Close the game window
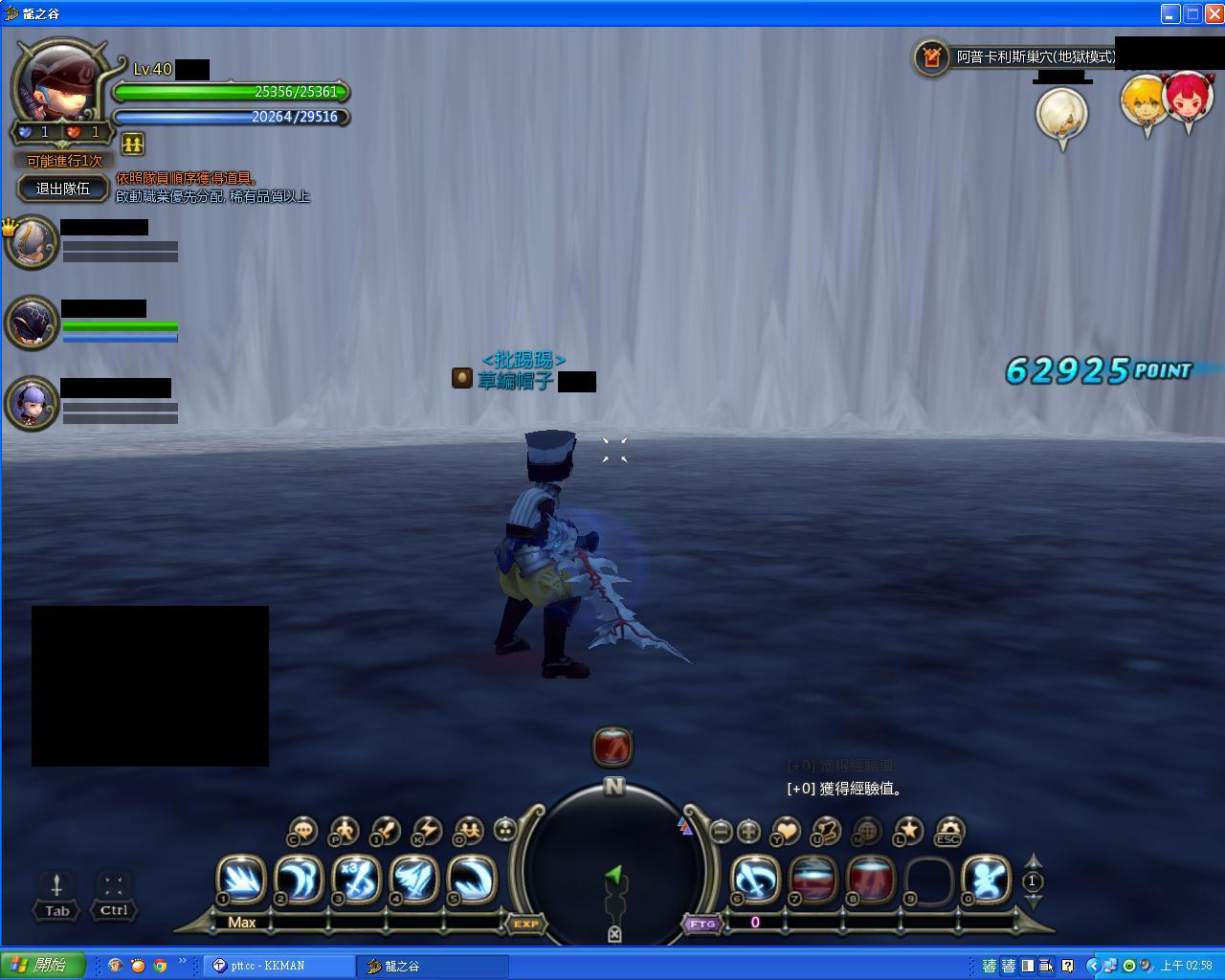1225x980 pixels. (1213, 13)
